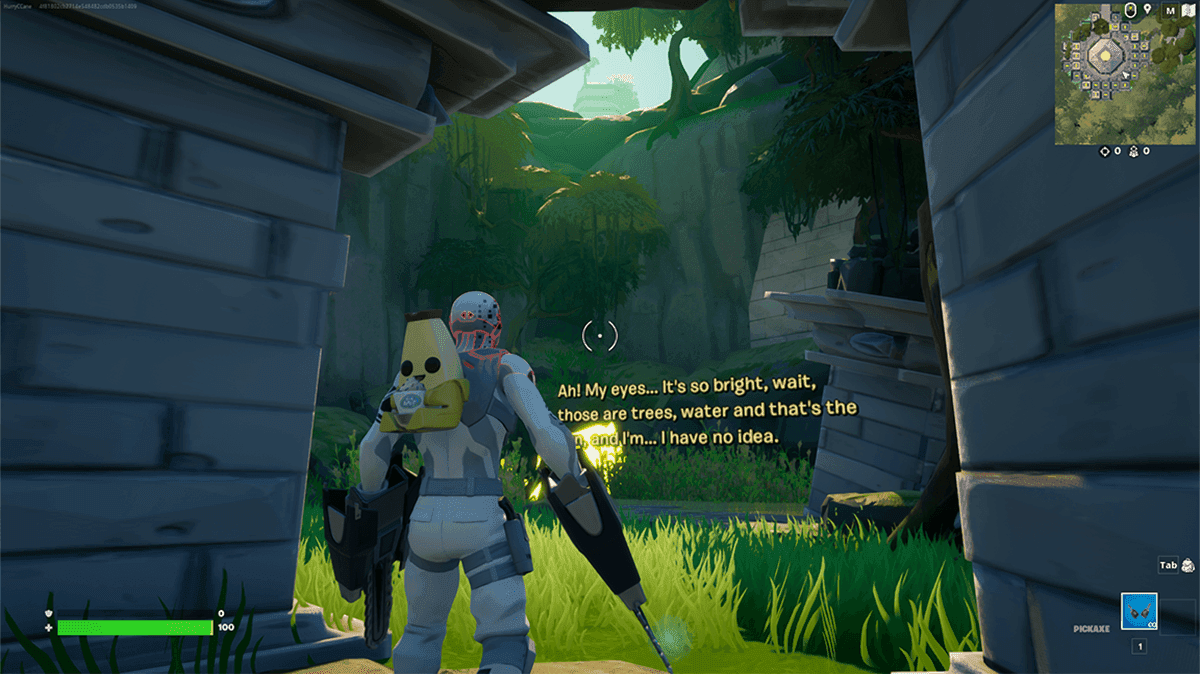This screenshot has width=1200, height=674.
Task: Open the backpack inventory icon
Action: click(x=1187, y=565)
